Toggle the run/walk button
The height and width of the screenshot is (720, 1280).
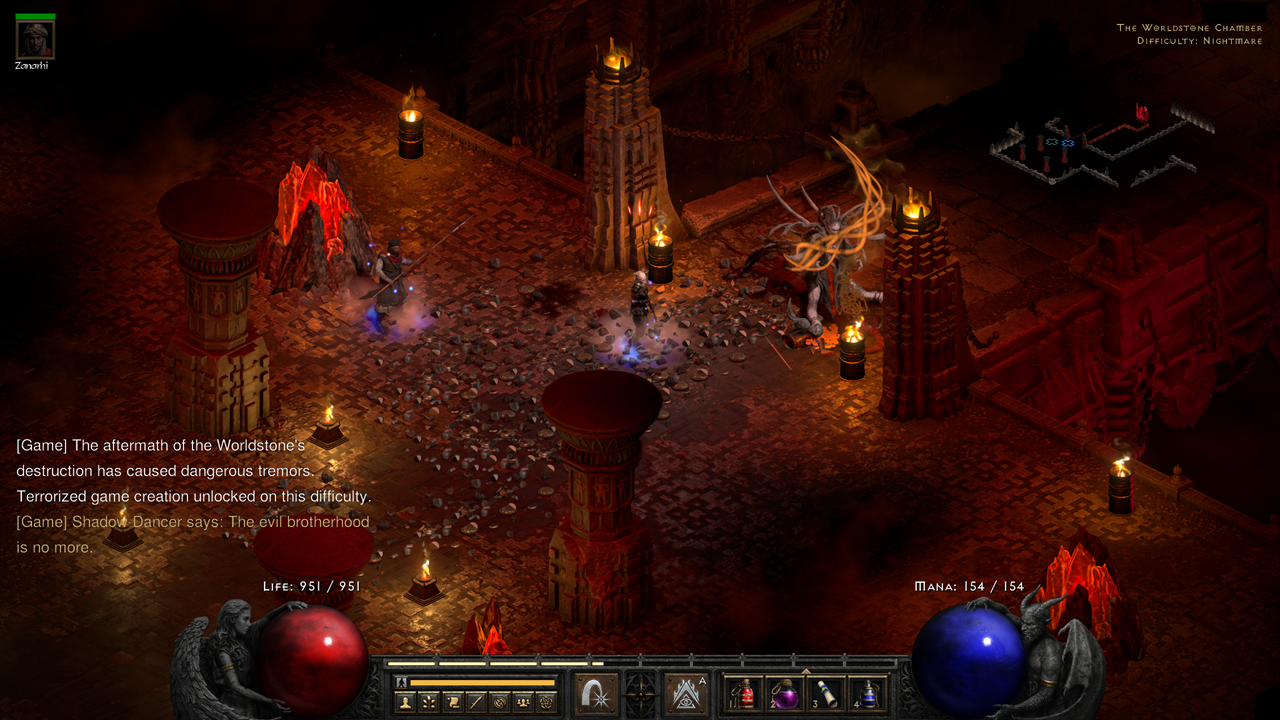coord(402,682)
